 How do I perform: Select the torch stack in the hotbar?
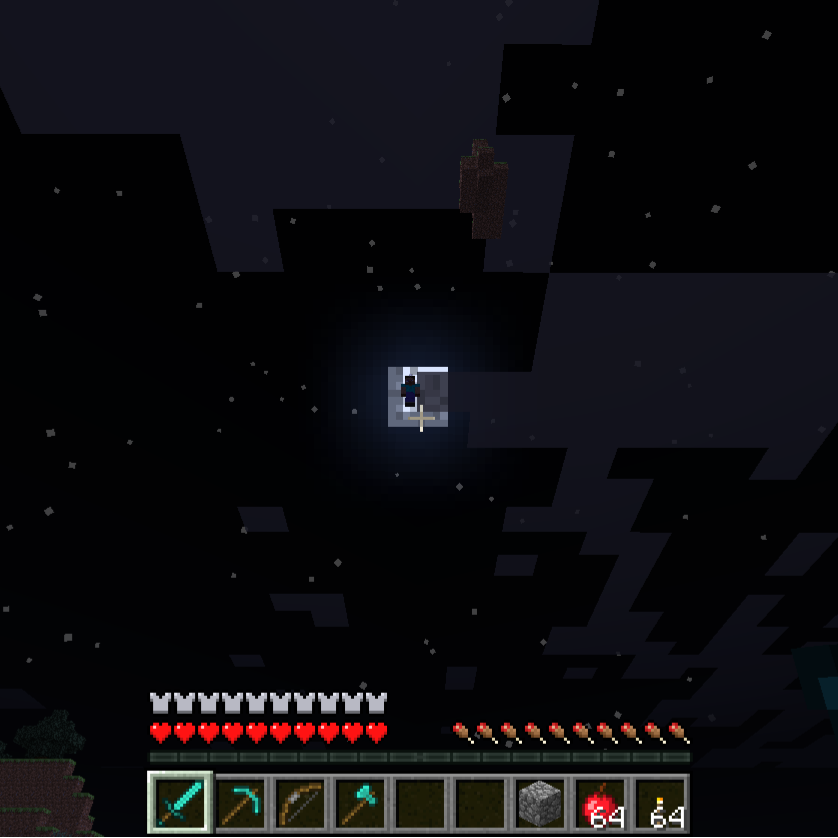(x=660, y=802)
